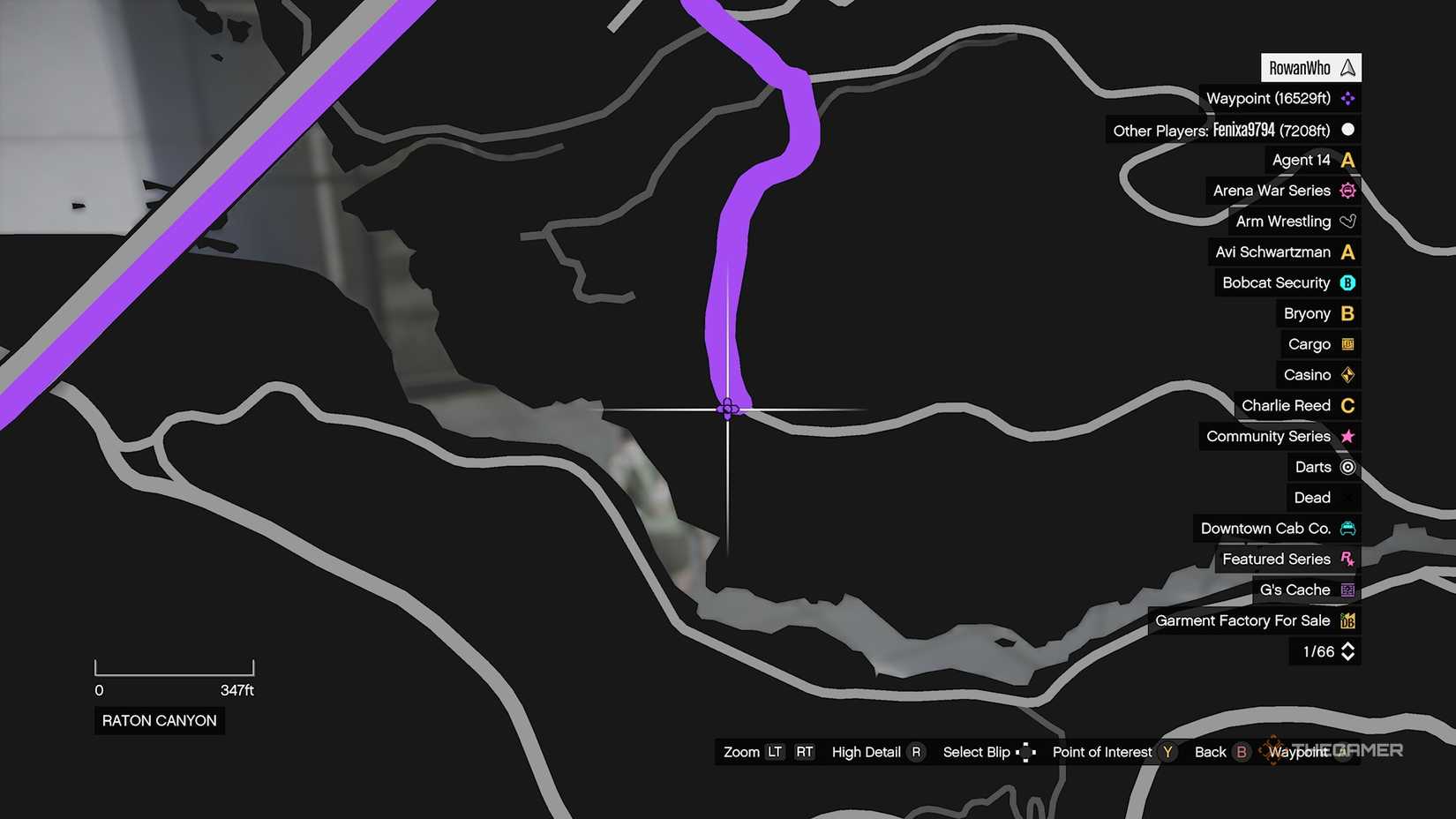Click the Arena War Series gear icon
1456x819 pixels.
tap(1347, 190)
